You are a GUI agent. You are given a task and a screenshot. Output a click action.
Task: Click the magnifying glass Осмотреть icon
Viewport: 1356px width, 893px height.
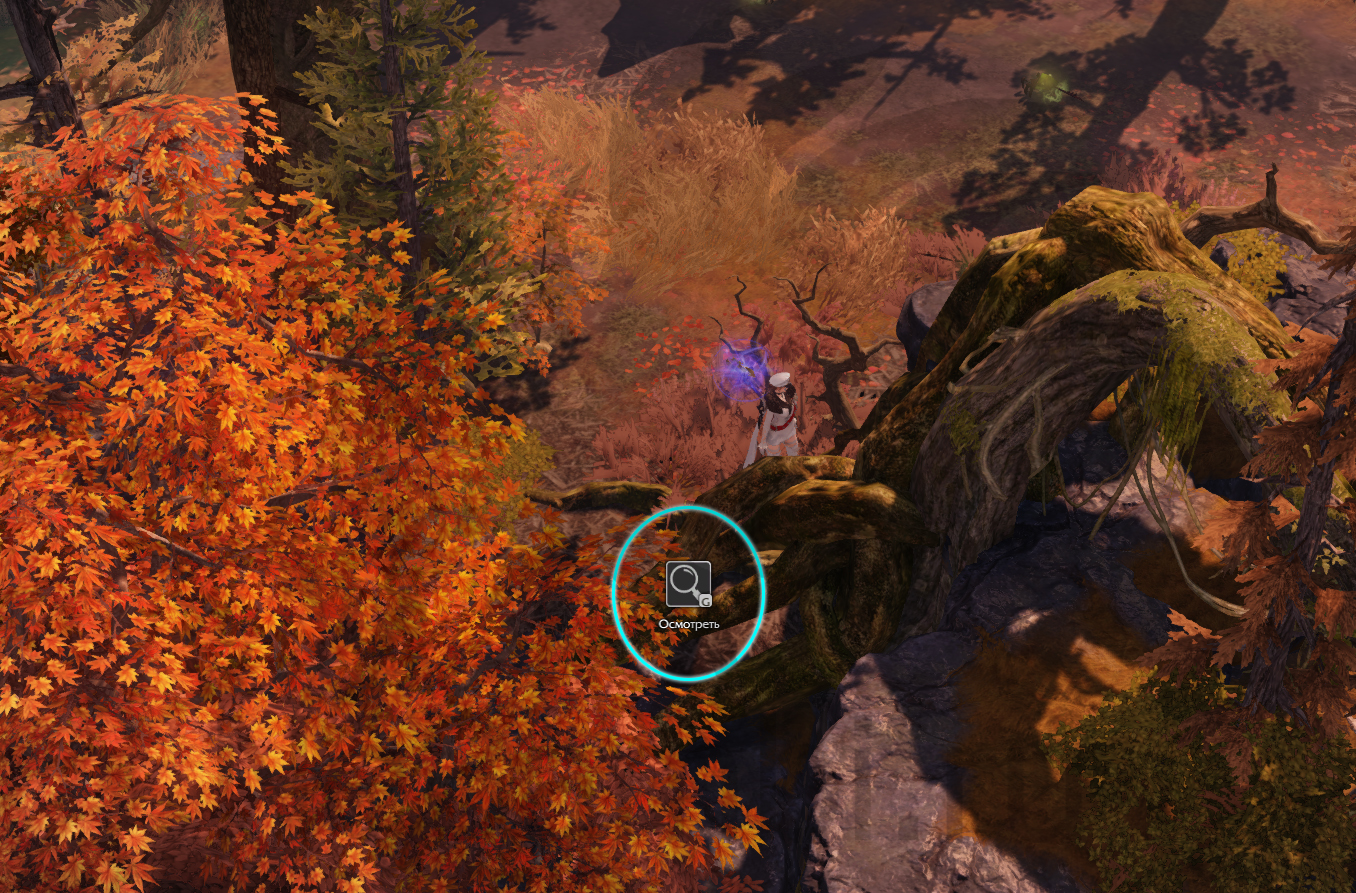pos(688,584)
